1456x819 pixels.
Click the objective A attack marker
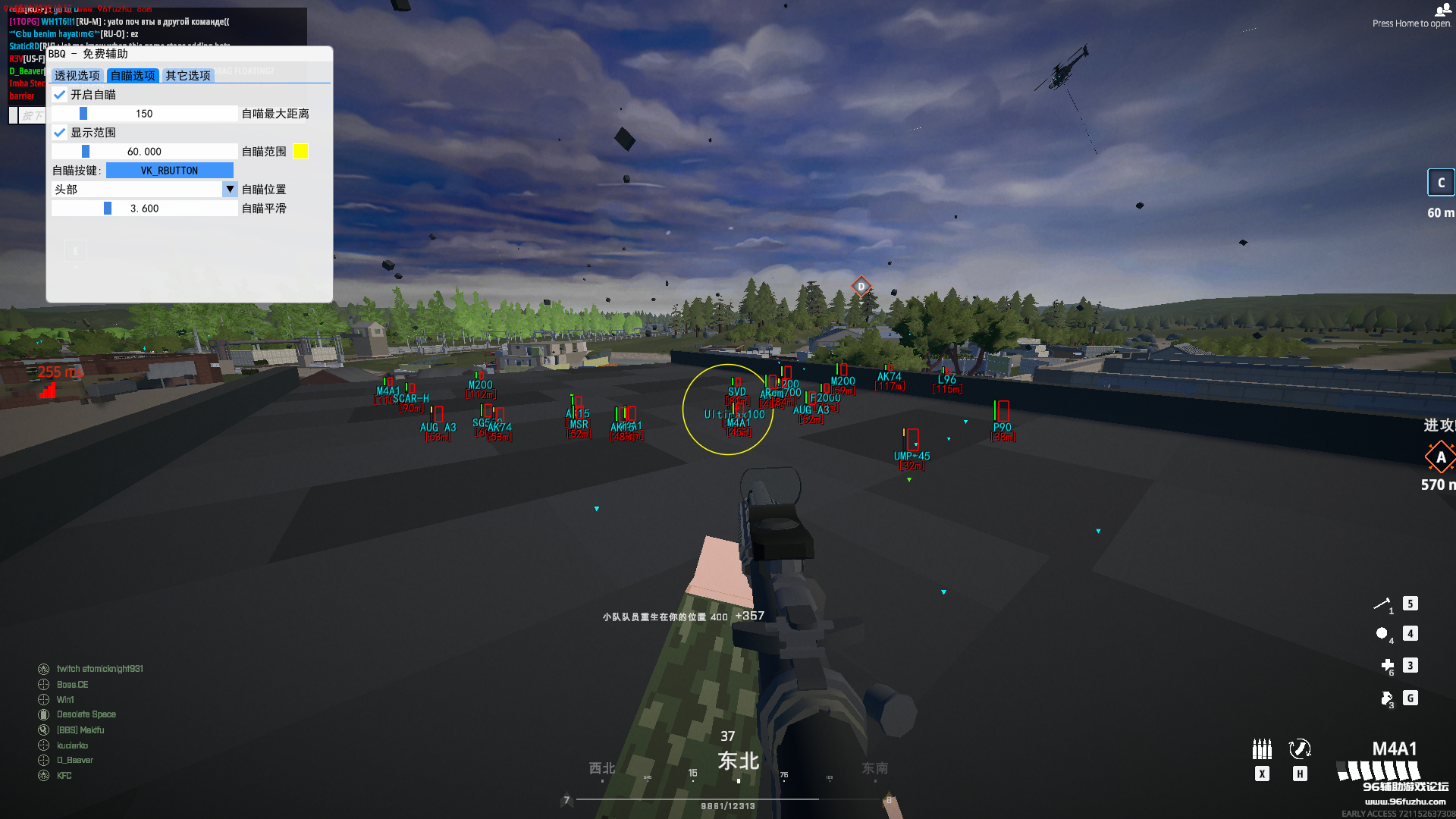(1440, 457)
